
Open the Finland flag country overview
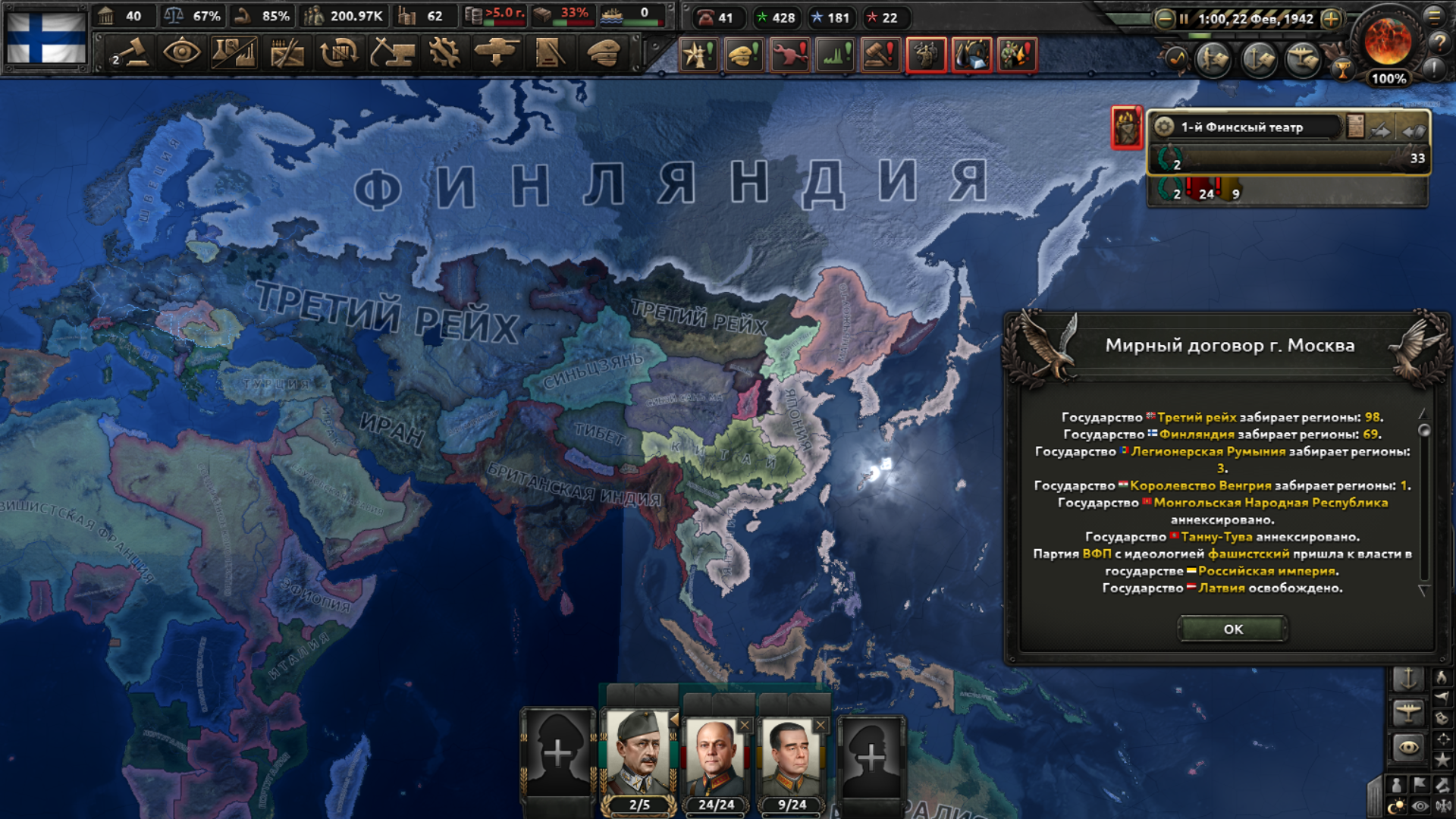(x=47, y=36)
